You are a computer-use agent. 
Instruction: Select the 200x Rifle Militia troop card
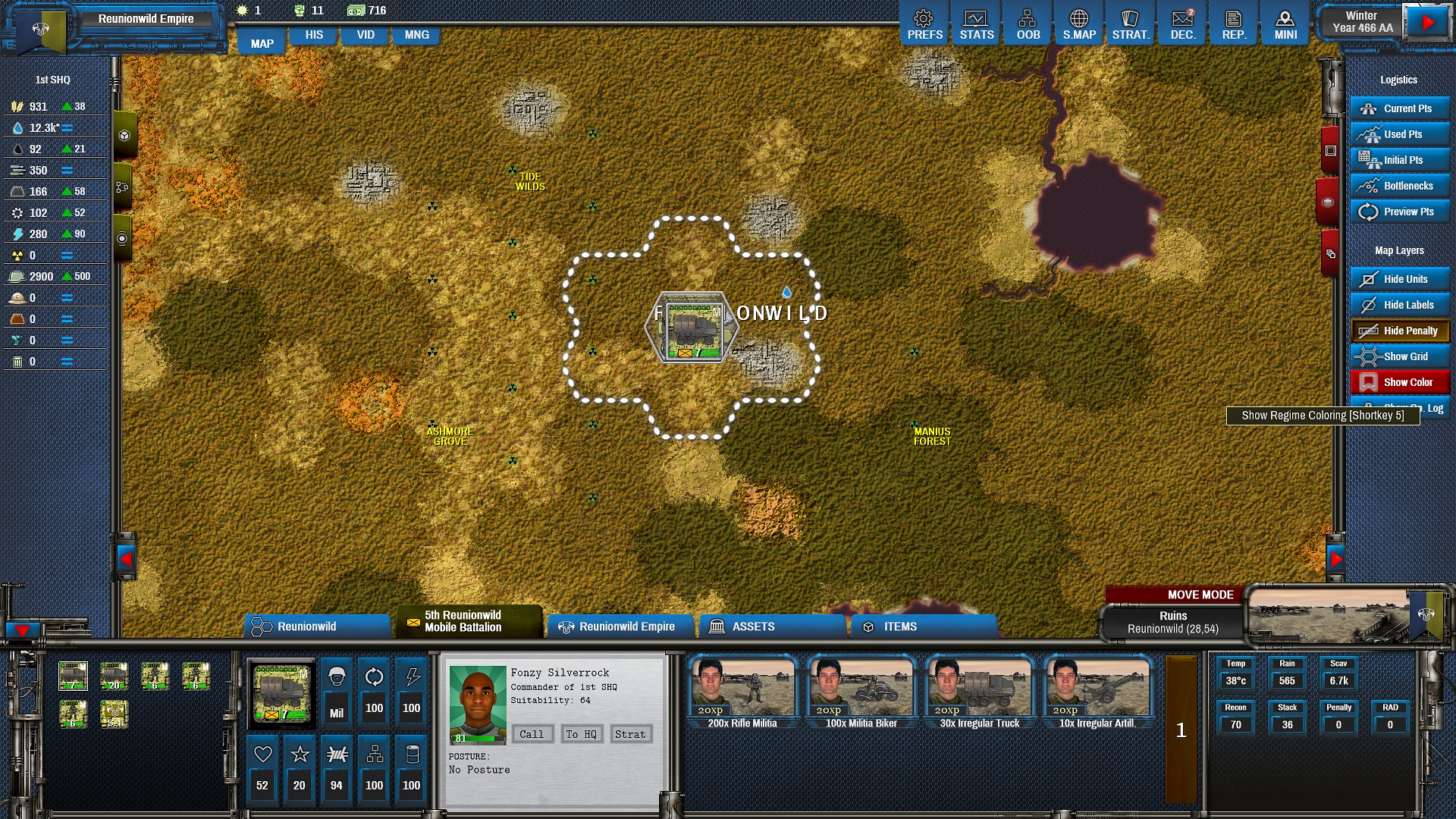742,693
